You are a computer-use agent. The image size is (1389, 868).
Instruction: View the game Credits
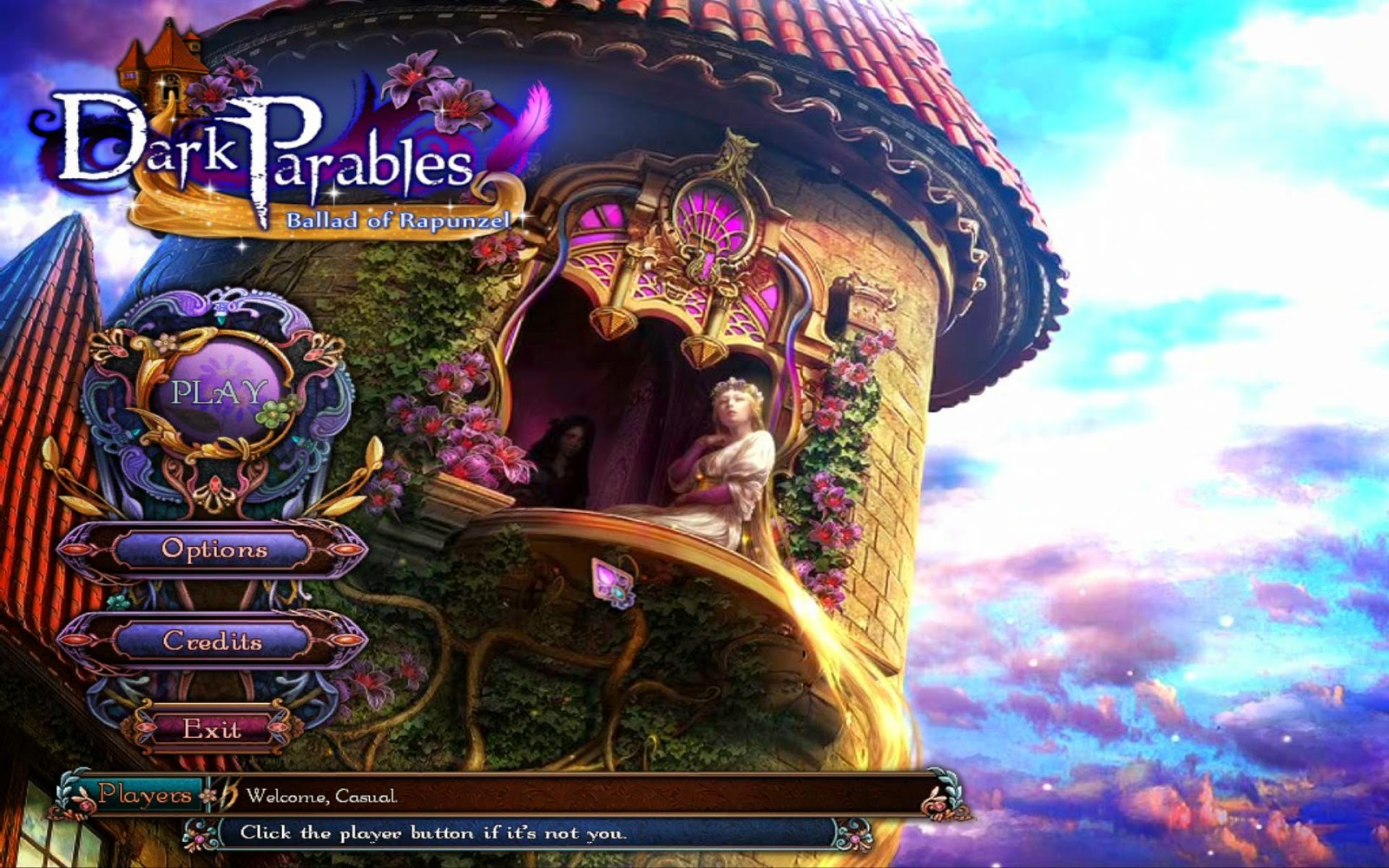coord(214,641)
